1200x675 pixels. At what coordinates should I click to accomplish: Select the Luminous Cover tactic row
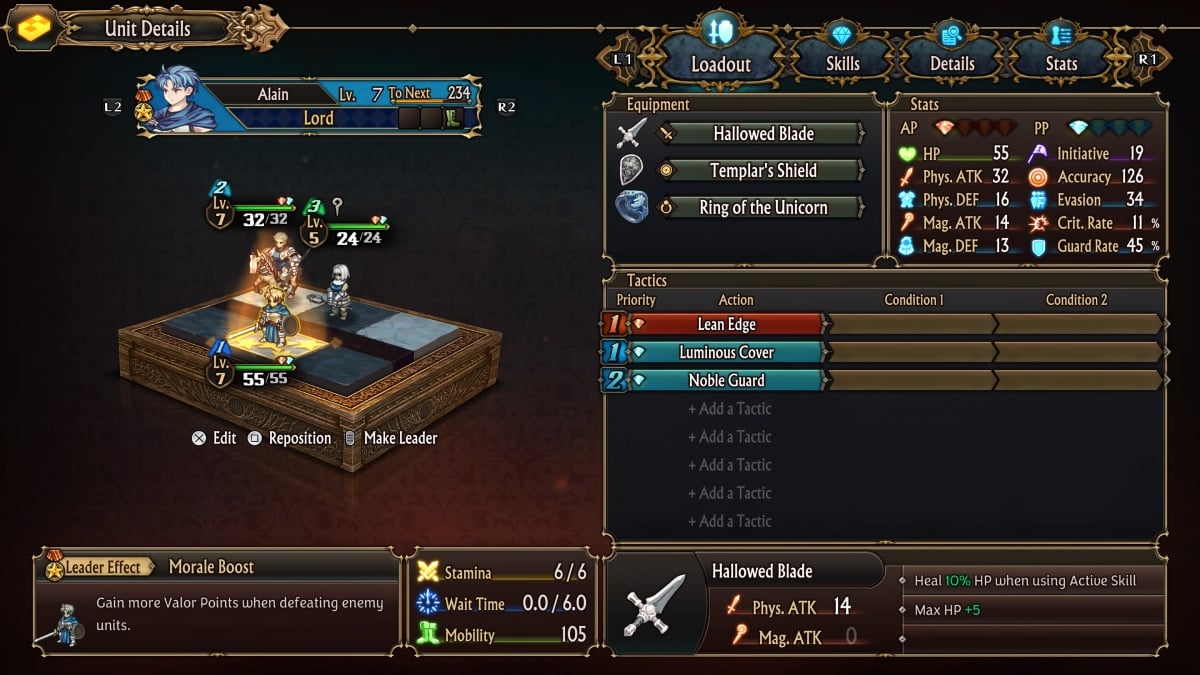726,352
